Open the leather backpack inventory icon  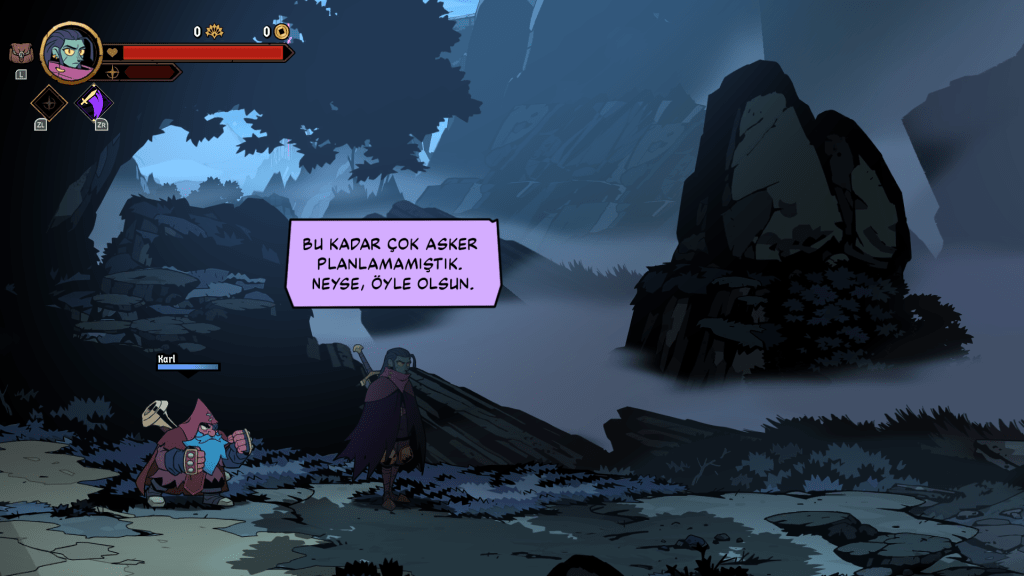19,54
